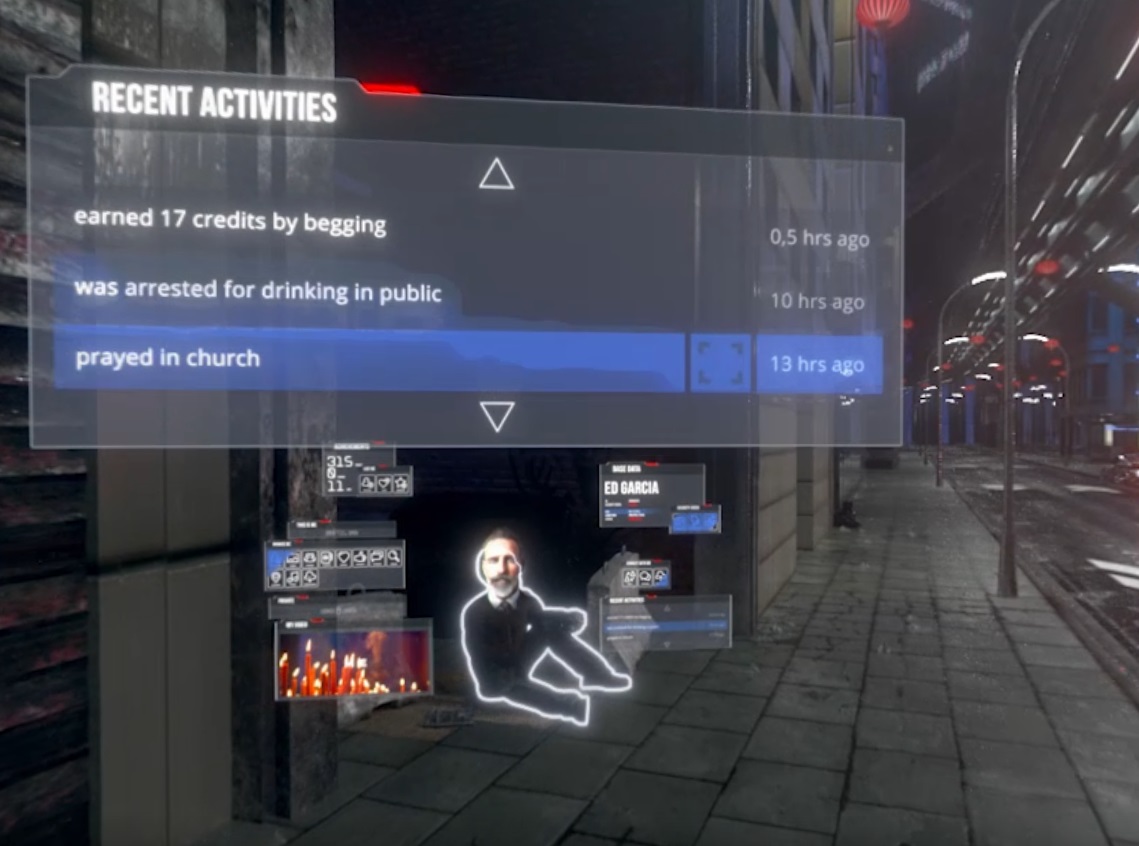The image size is (1139, 846).
Task: Select the "earned 17 credits by begging" entry
Action: pos(230,220)
